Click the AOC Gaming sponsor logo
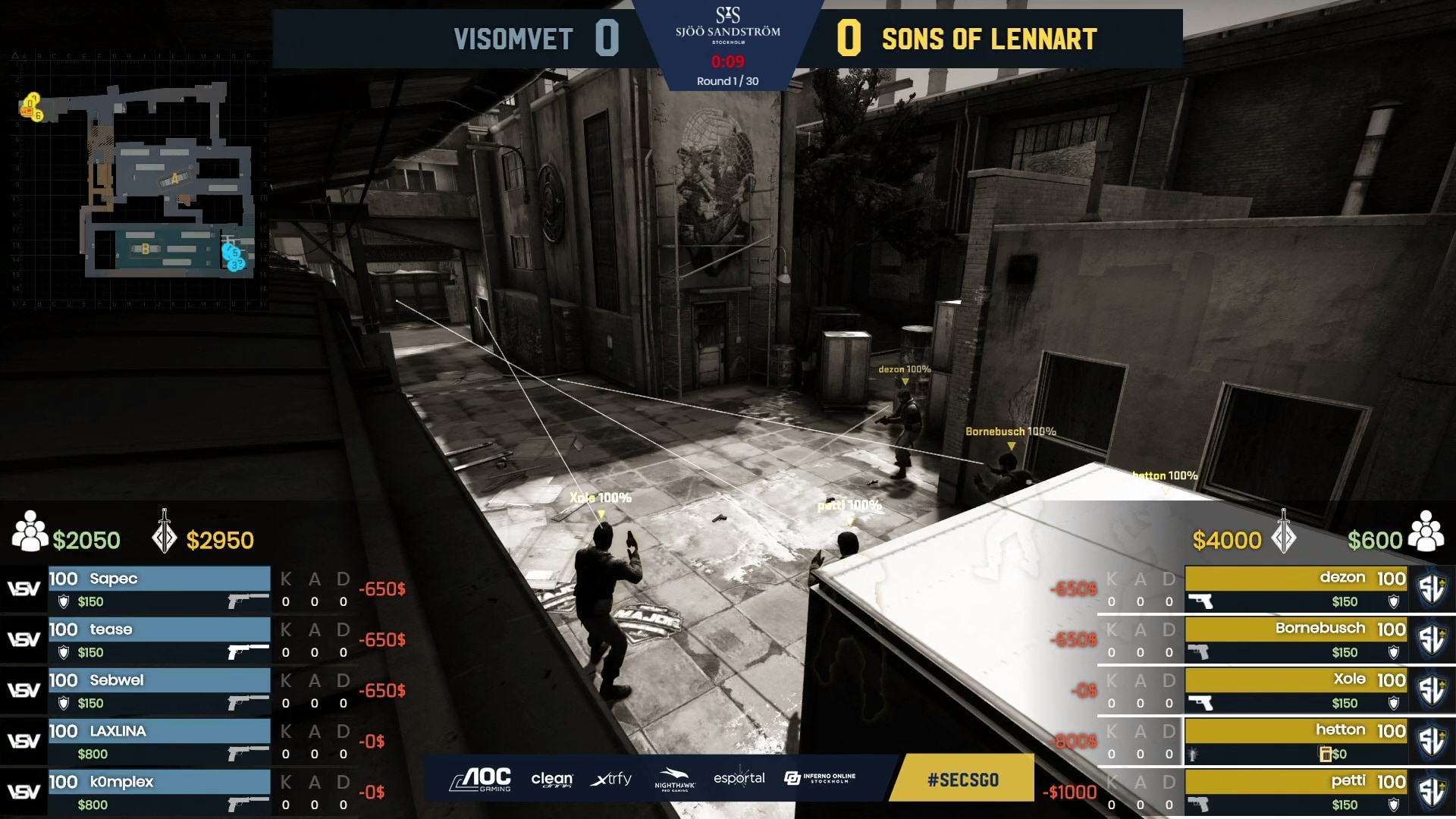This screenshot has width=1456, height=819. (481, 780)
